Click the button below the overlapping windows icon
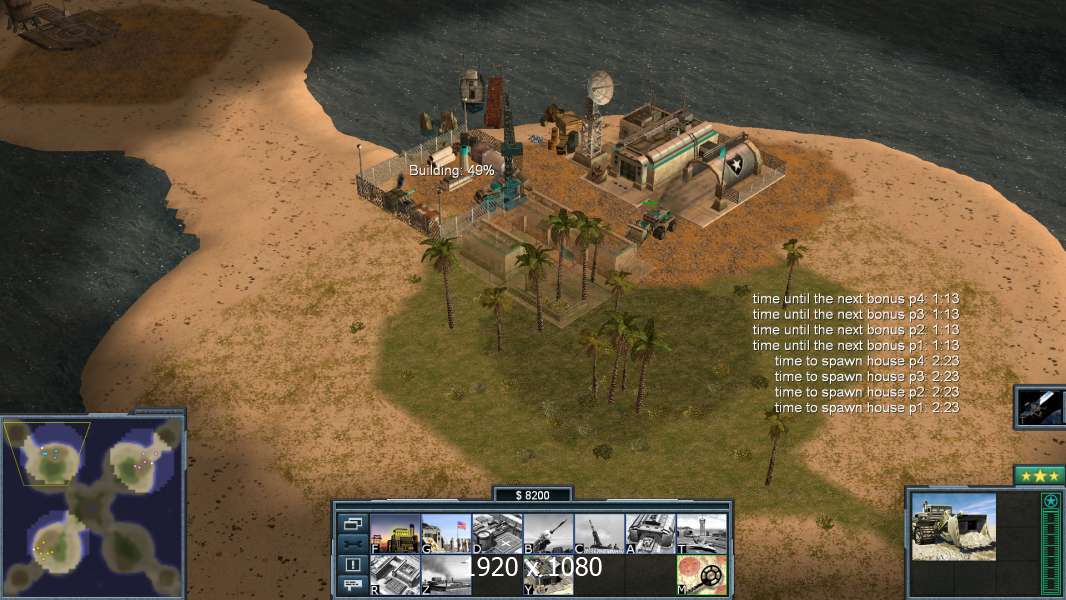Image resolution: width=1066 pixels, height=600 pixels. [x=352, y=544]
